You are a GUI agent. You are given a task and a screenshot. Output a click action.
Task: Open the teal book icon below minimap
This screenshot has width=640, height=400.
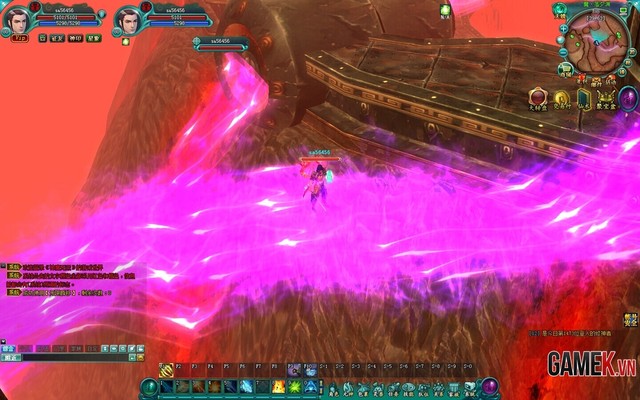click(583, 98)
